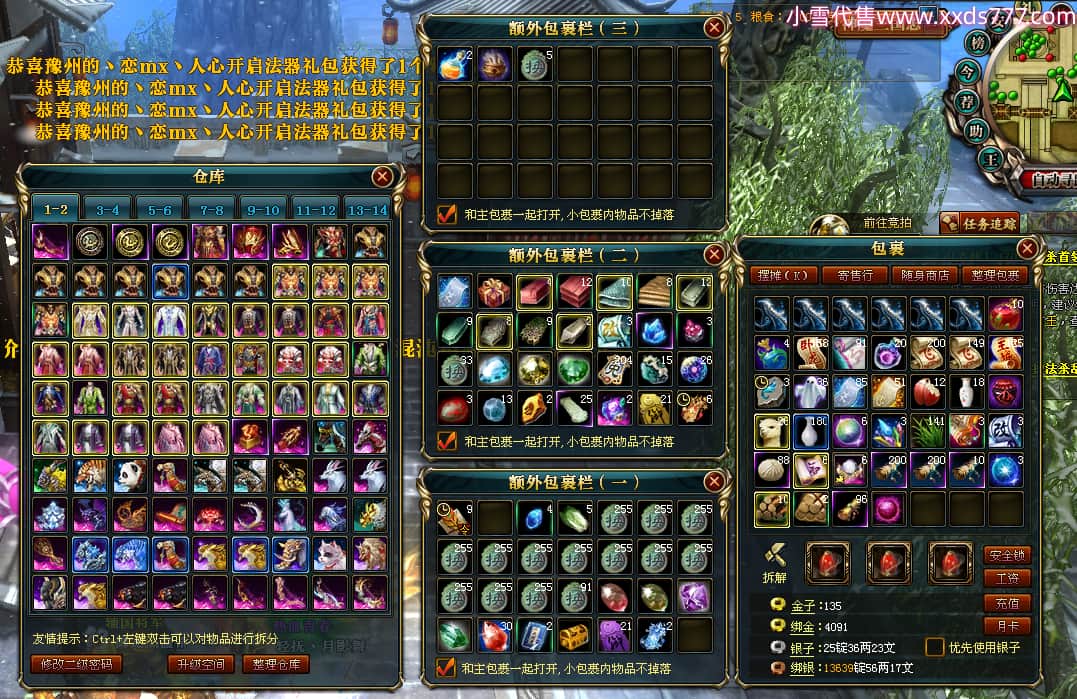Sort the warehouse with 整理仓库

pos(277,664)
